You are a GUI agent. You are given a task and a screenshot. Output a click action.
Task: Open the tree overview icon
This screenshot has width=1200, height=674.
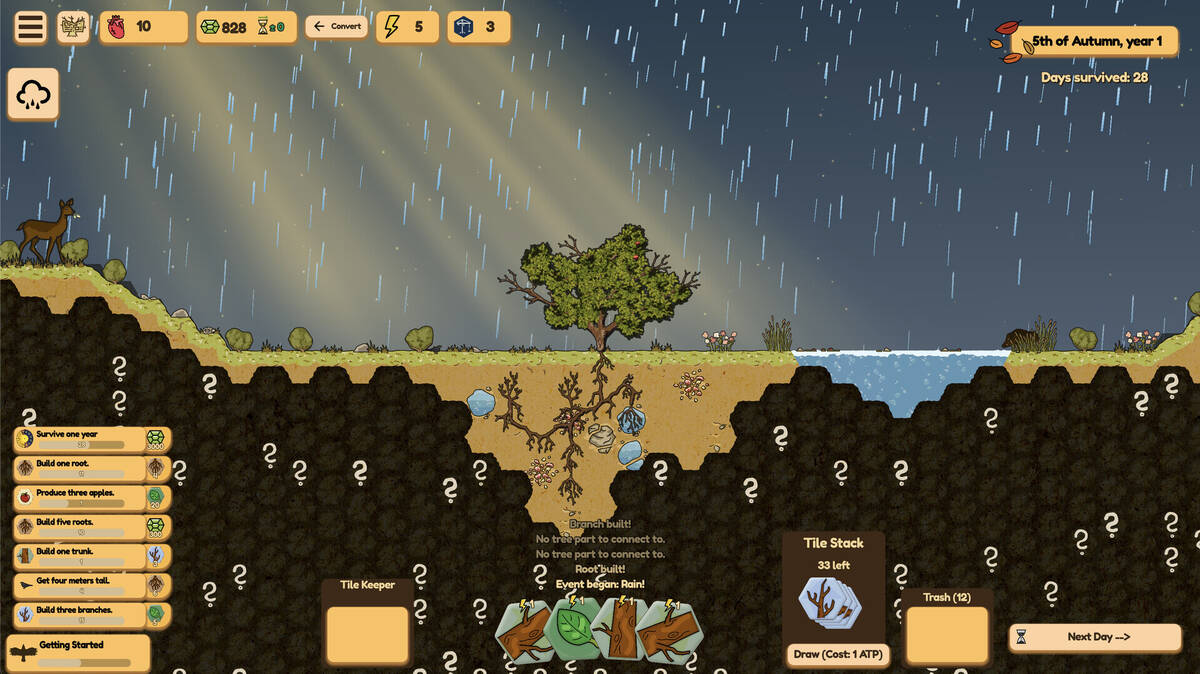[74, 27]
